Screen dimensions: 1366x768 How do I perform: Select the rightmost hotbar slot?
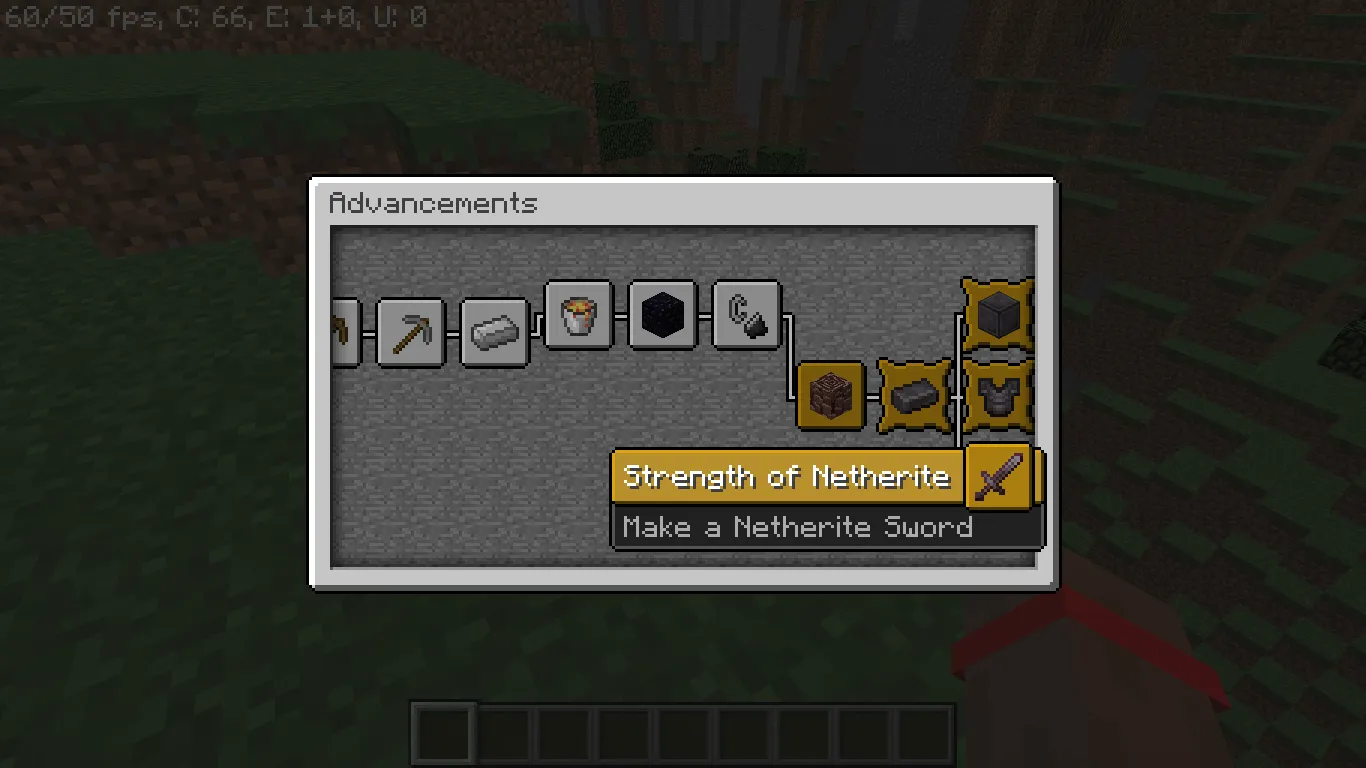tap(927, 733)
